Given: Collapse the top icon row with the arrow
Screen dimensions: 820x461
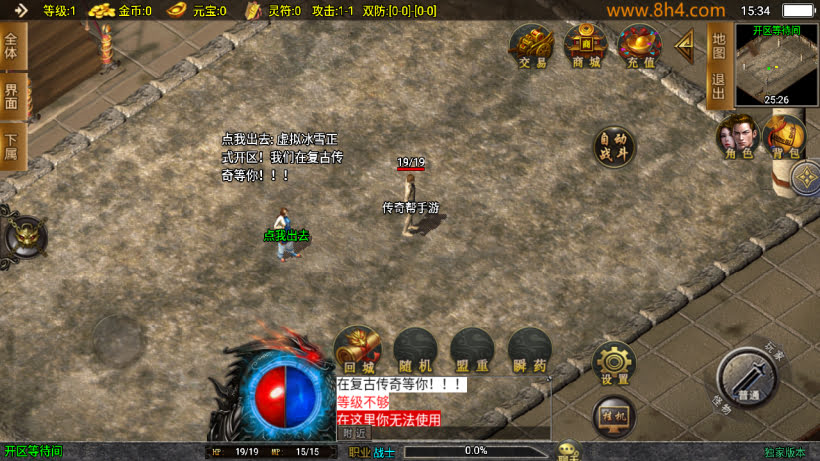Looking at the screenshot, I should point(686,43).
